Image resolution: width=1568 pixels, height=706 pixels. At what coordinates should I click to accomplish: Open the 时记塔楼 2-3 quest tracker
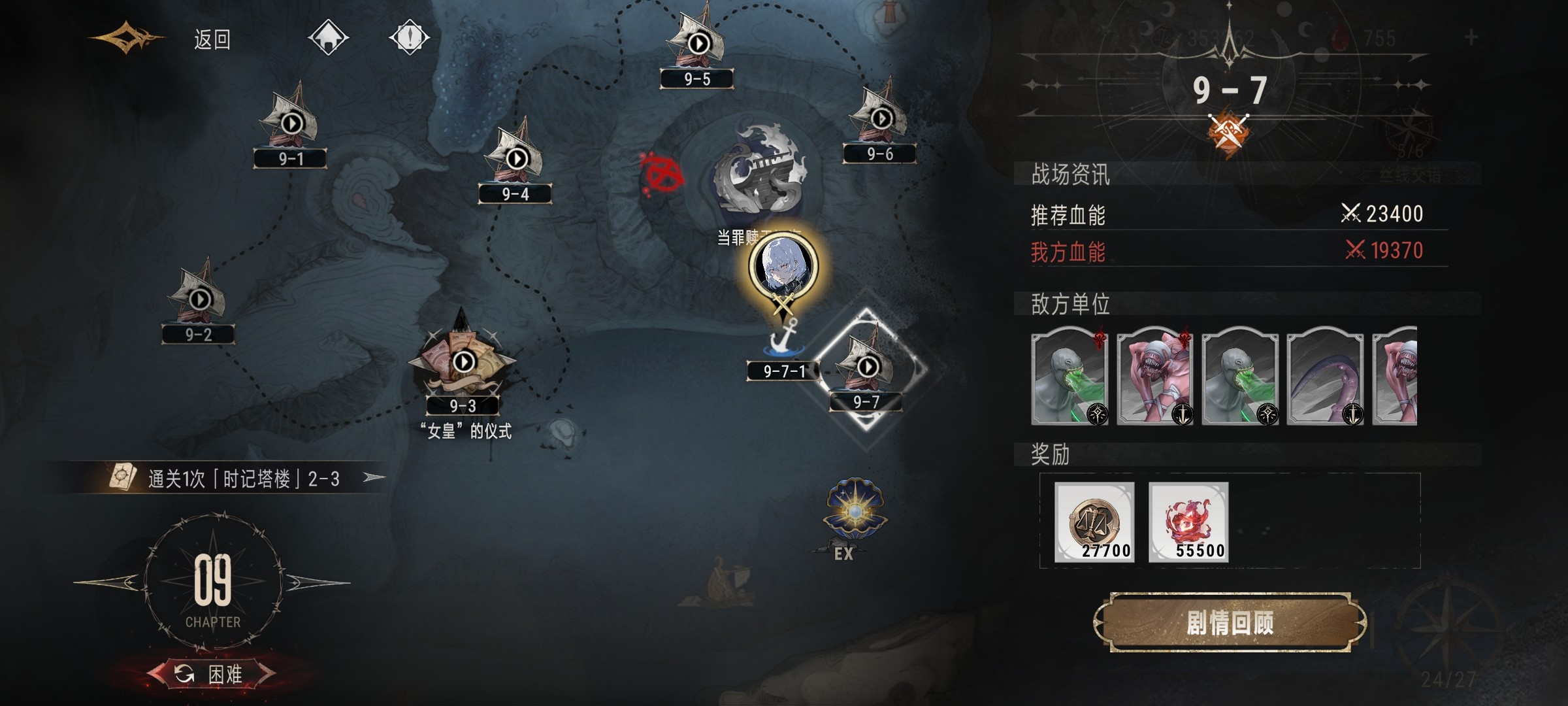(243, 479)
